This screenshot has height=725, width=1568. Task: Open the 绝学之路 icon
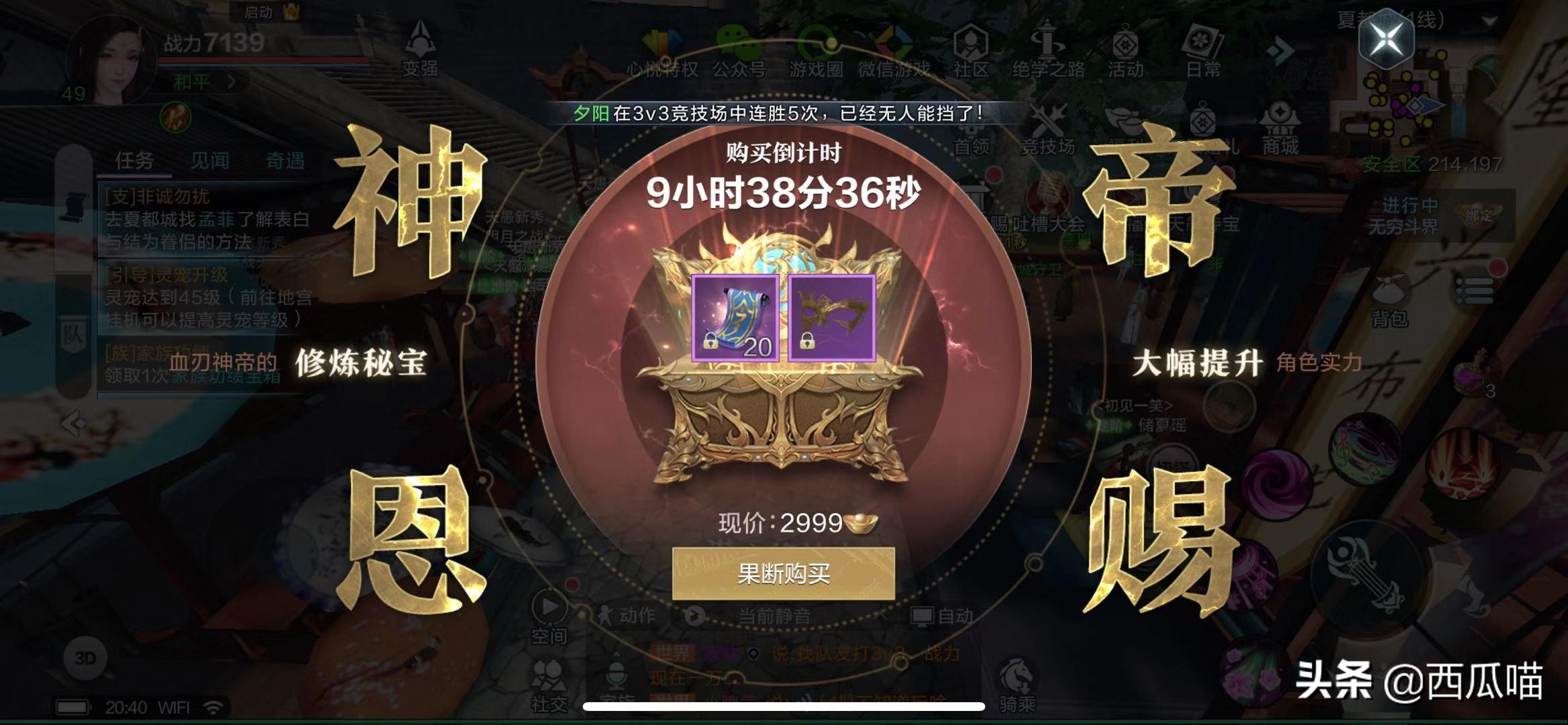pyautogui.click(x=1047, y=40)
